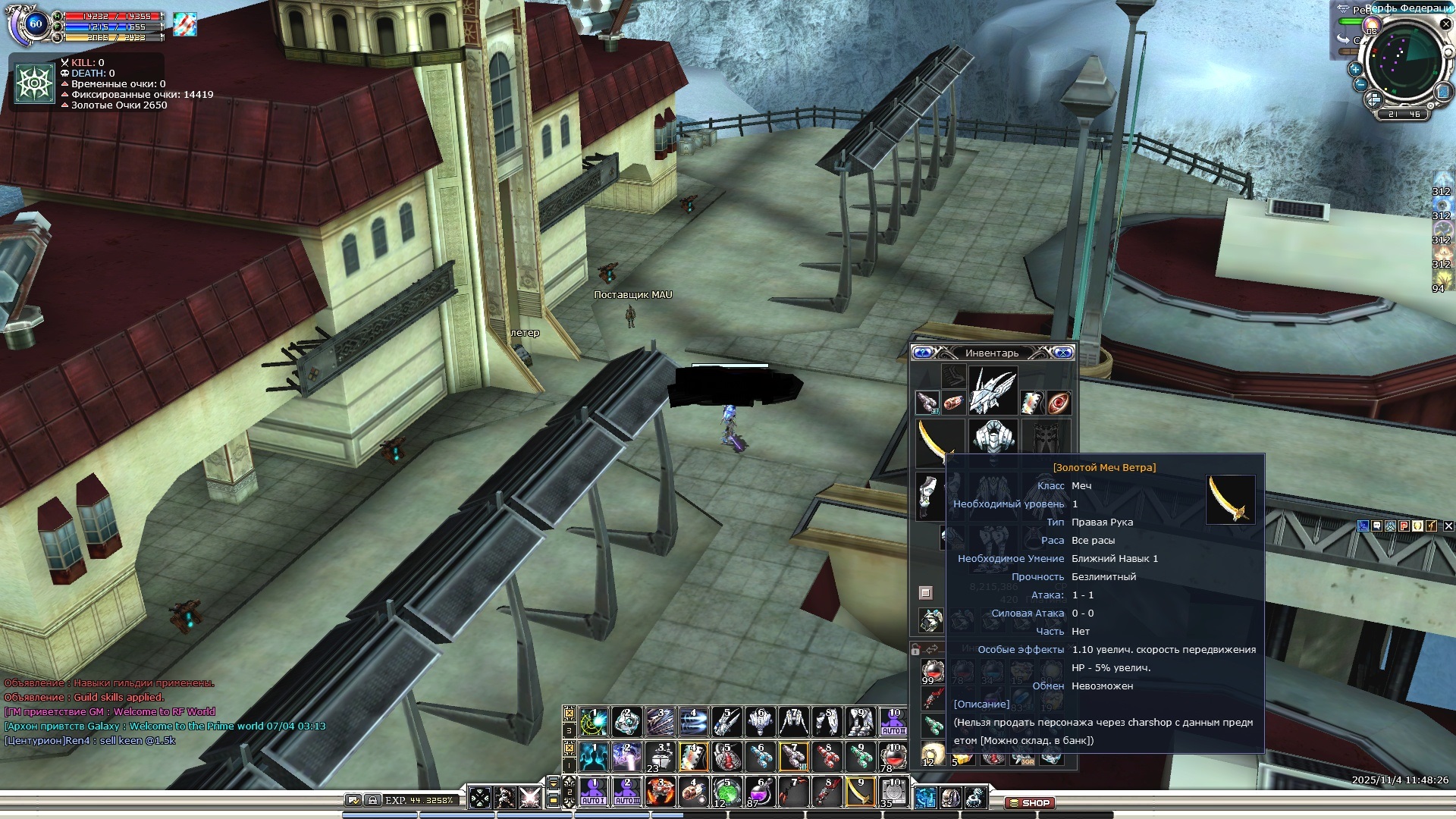Screen dimensions: 1456x819
Task: Open the map from the radar's blue map button
Action: pos(1443,93)
